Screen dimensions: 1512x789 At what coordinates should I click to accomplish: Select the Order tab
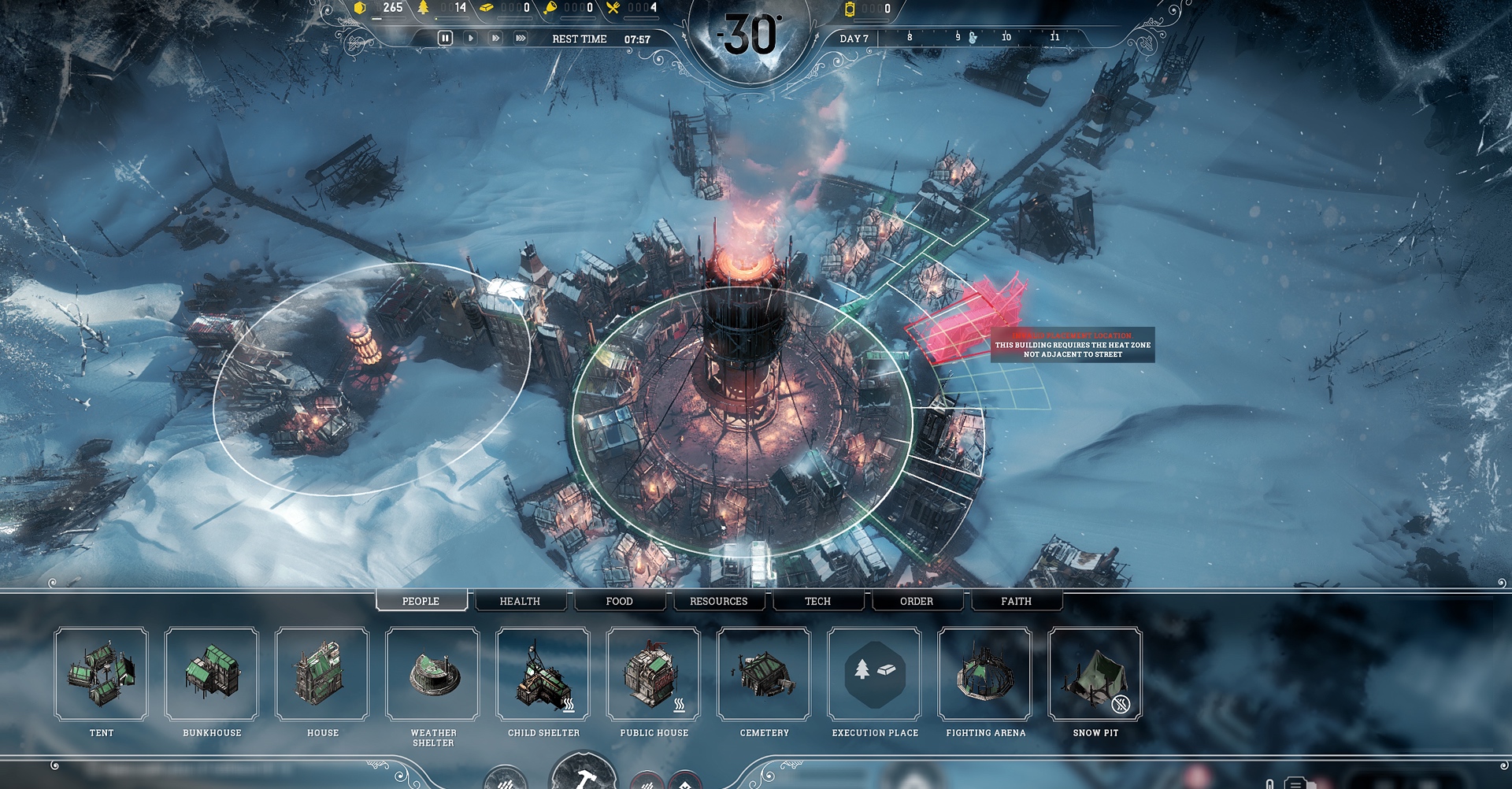click(x=917, y=601)
